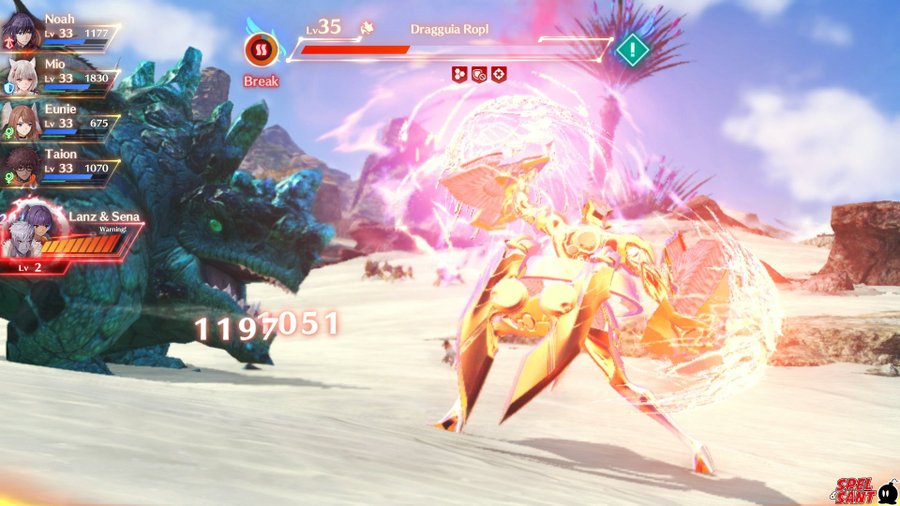Select the Dragguia Ropl enemy name
The image size is (900, 506).
click(x=447, y=30)
